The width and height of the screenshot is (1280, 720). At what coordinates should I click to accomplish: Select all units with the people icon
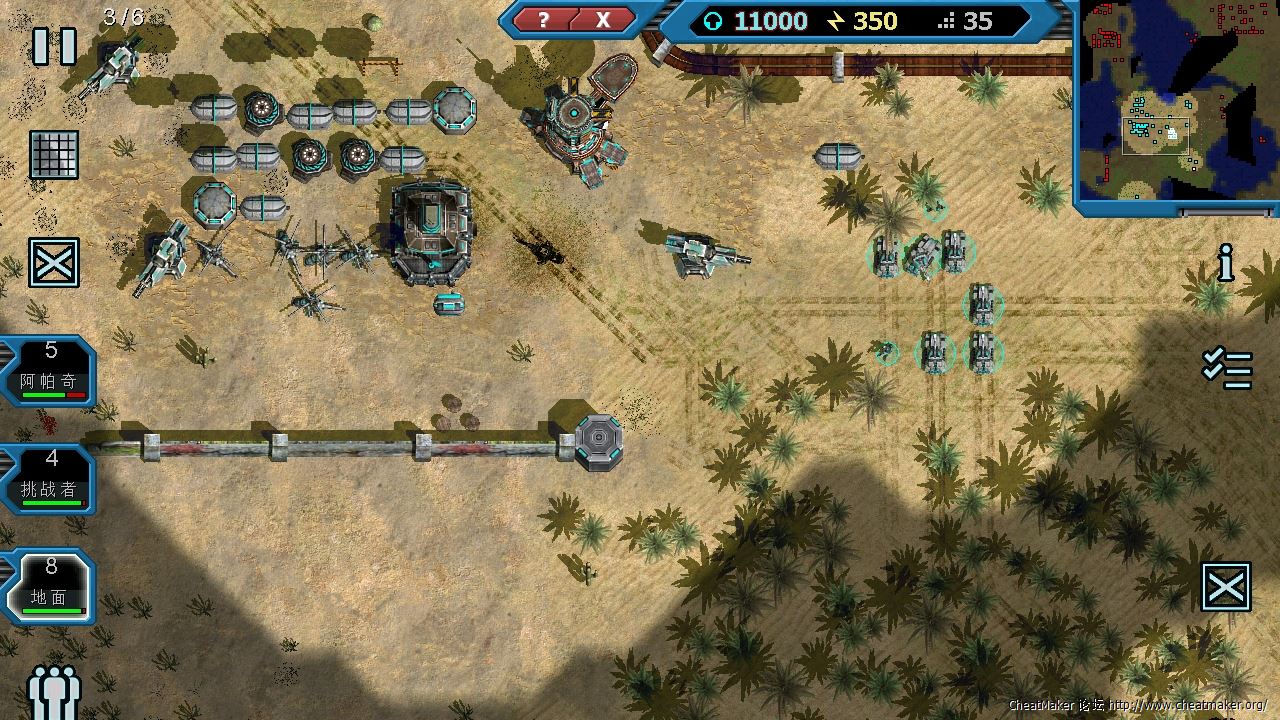(x=53, y=691)
